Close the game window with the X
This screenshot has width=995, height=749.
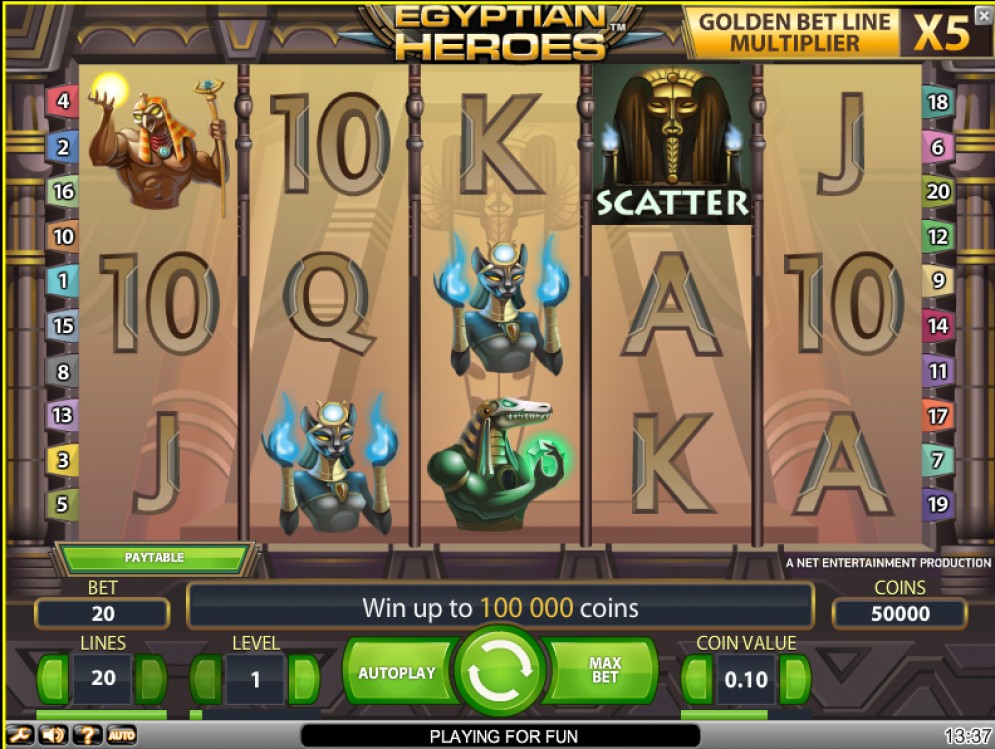click(x=984, y=17)
